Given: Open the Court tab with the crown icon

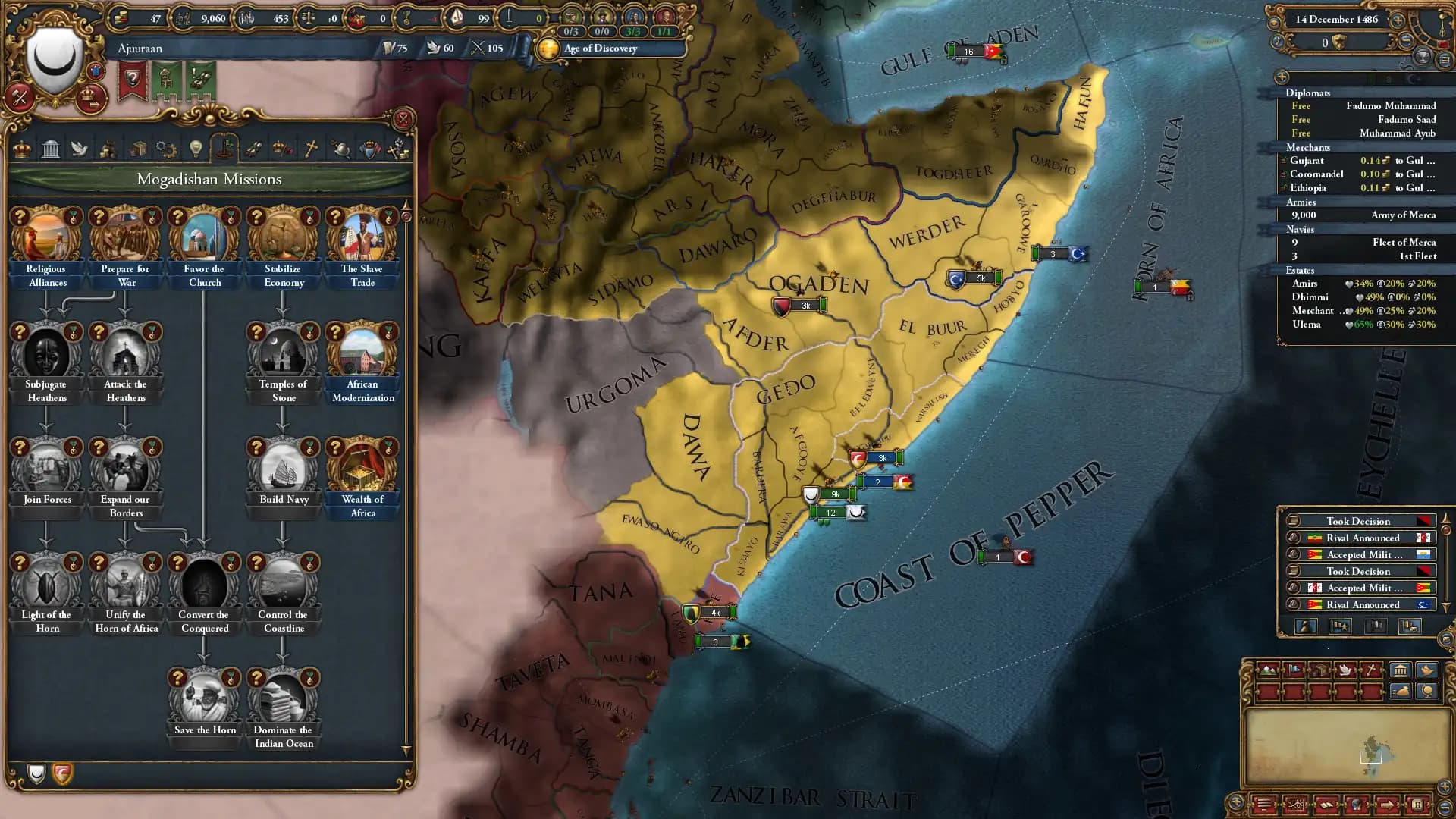Looking at the screenshot, I should [x=23, y=149].
